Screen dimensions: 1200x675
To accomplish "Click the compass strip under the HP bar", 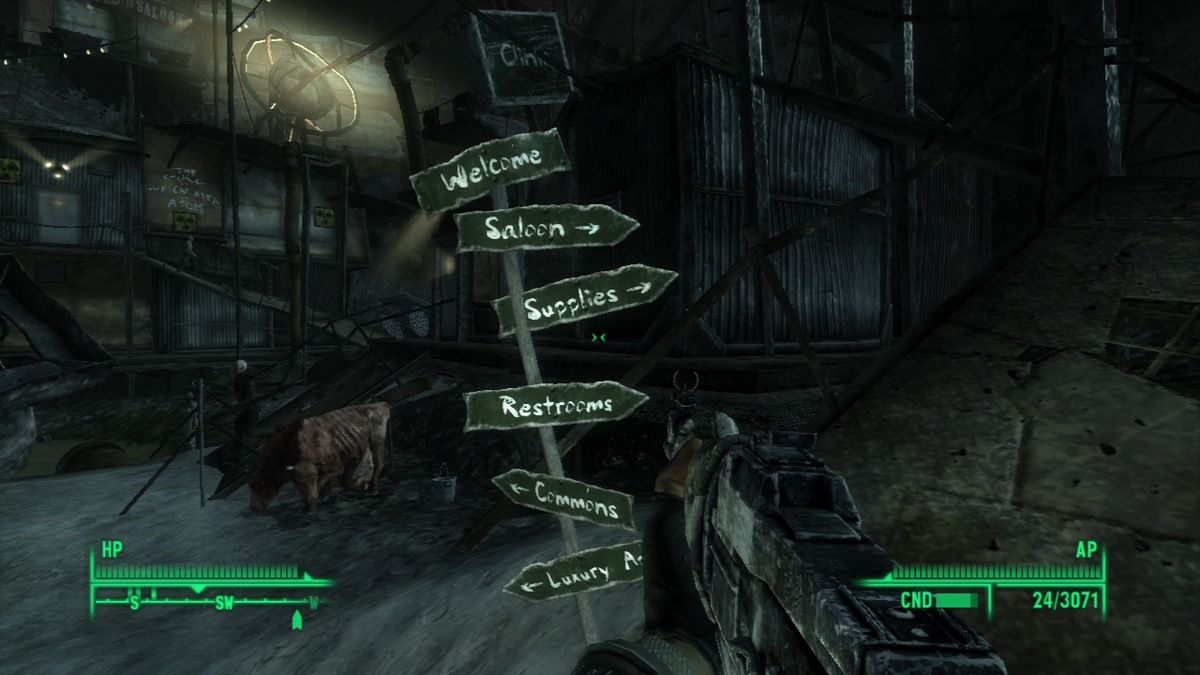I will [210, 602].
